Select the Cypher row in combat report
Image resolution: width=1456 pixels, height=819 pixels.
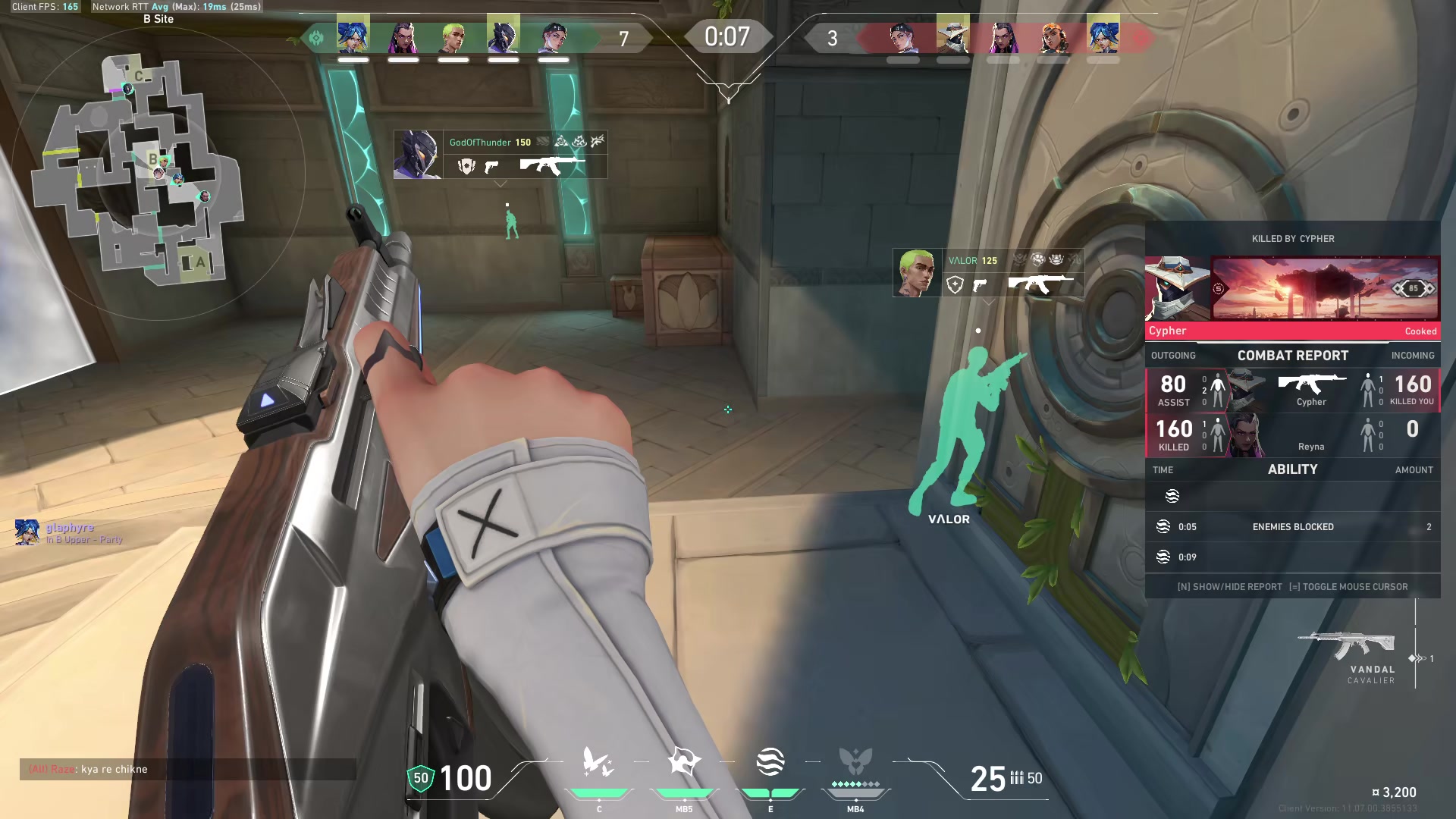[x=1292, y=391]
